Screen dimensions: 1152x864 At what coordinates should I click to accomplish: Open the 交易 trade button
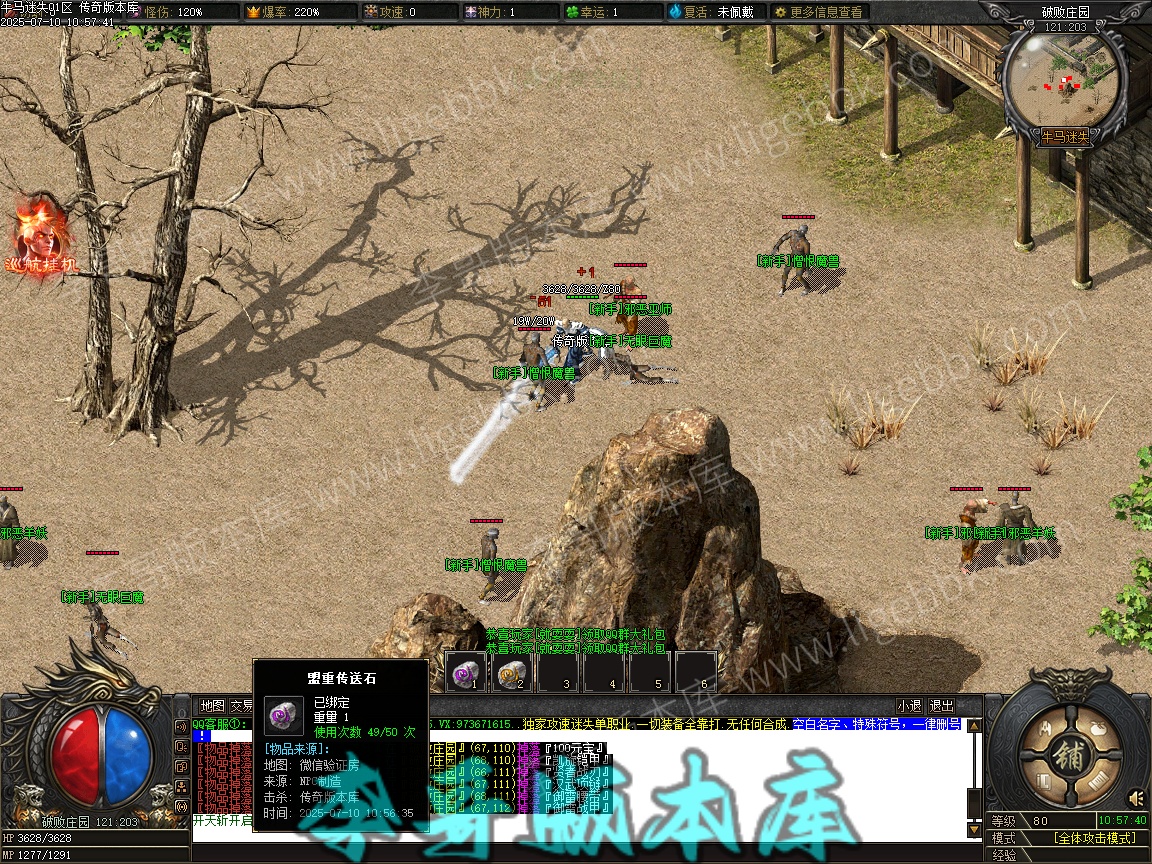pyautogui.click(x=241, y=705)
